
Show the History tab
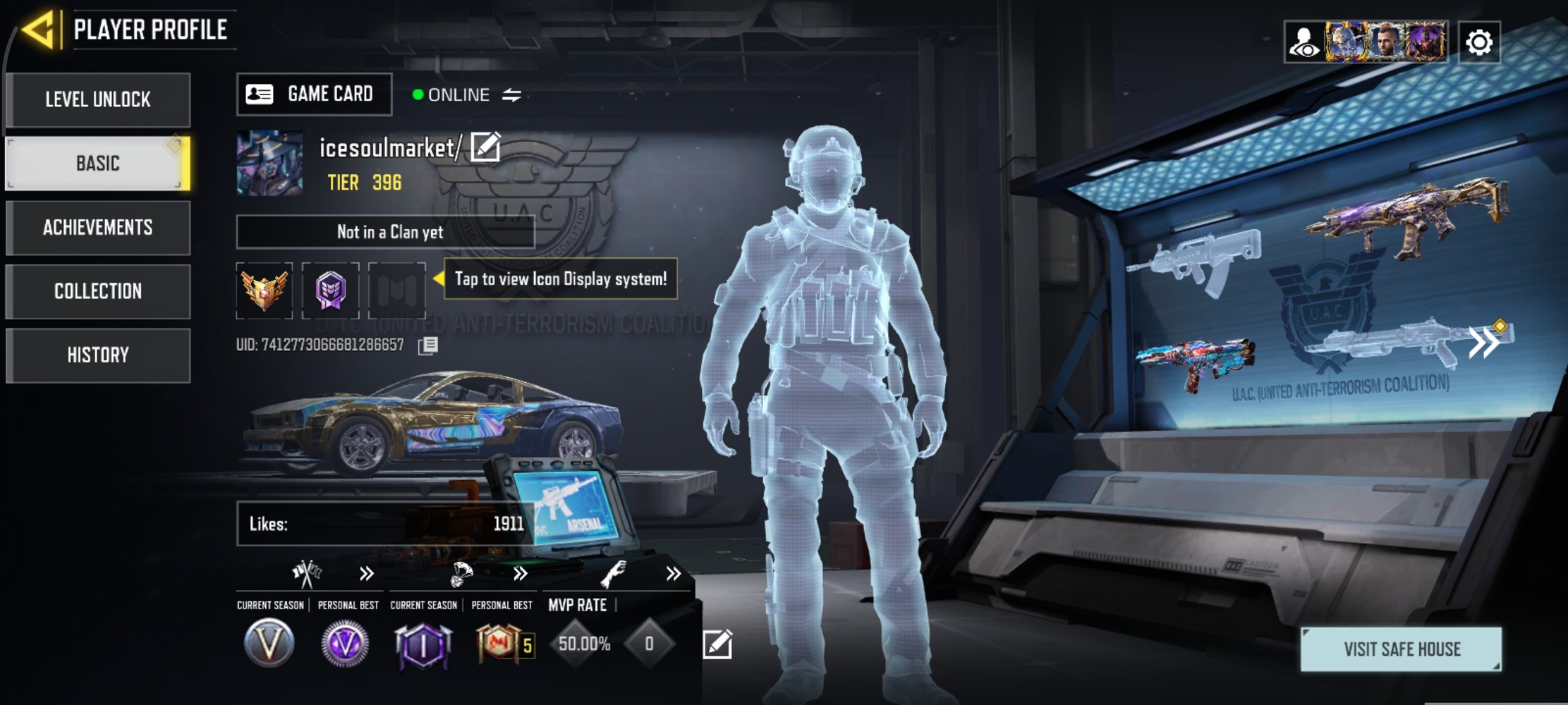[98, 355]
